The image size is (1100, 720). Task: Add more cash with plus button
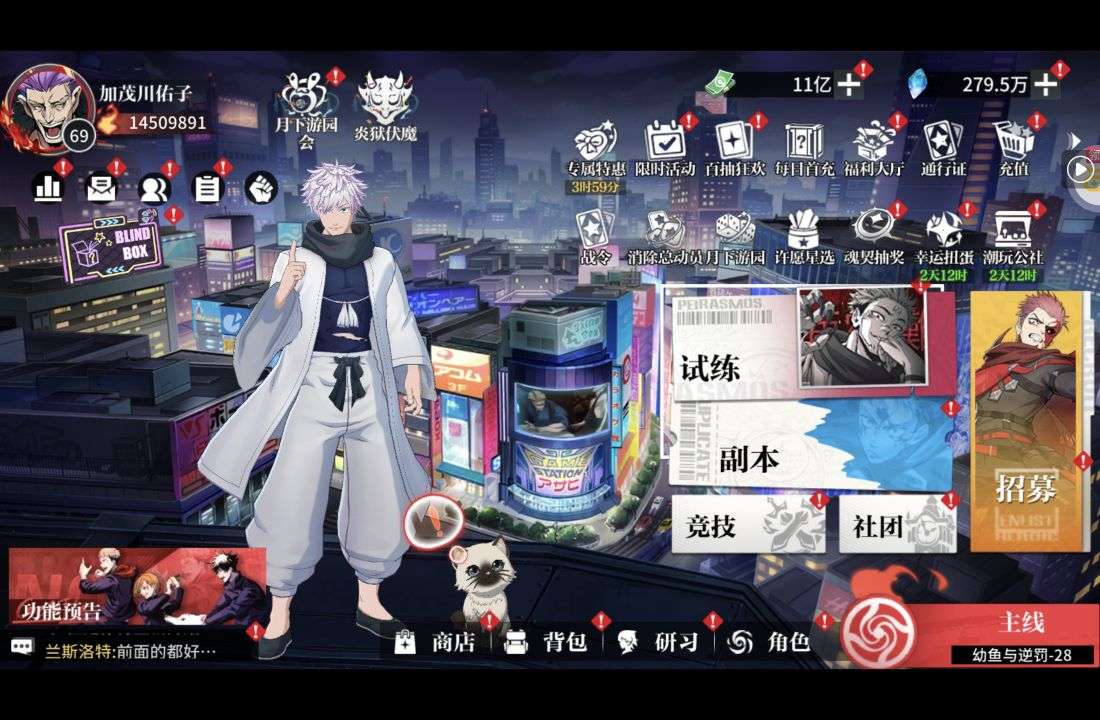[849, 85]
